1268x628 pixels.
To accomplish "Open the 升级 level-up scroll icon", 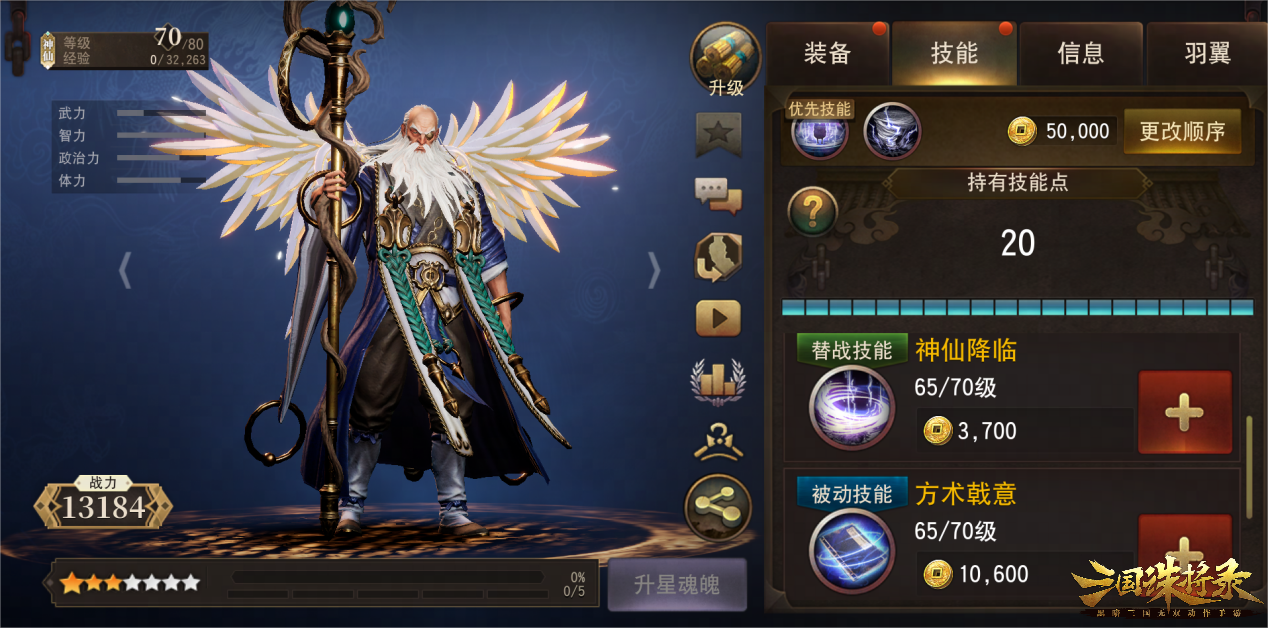I will tap(725, 59).
